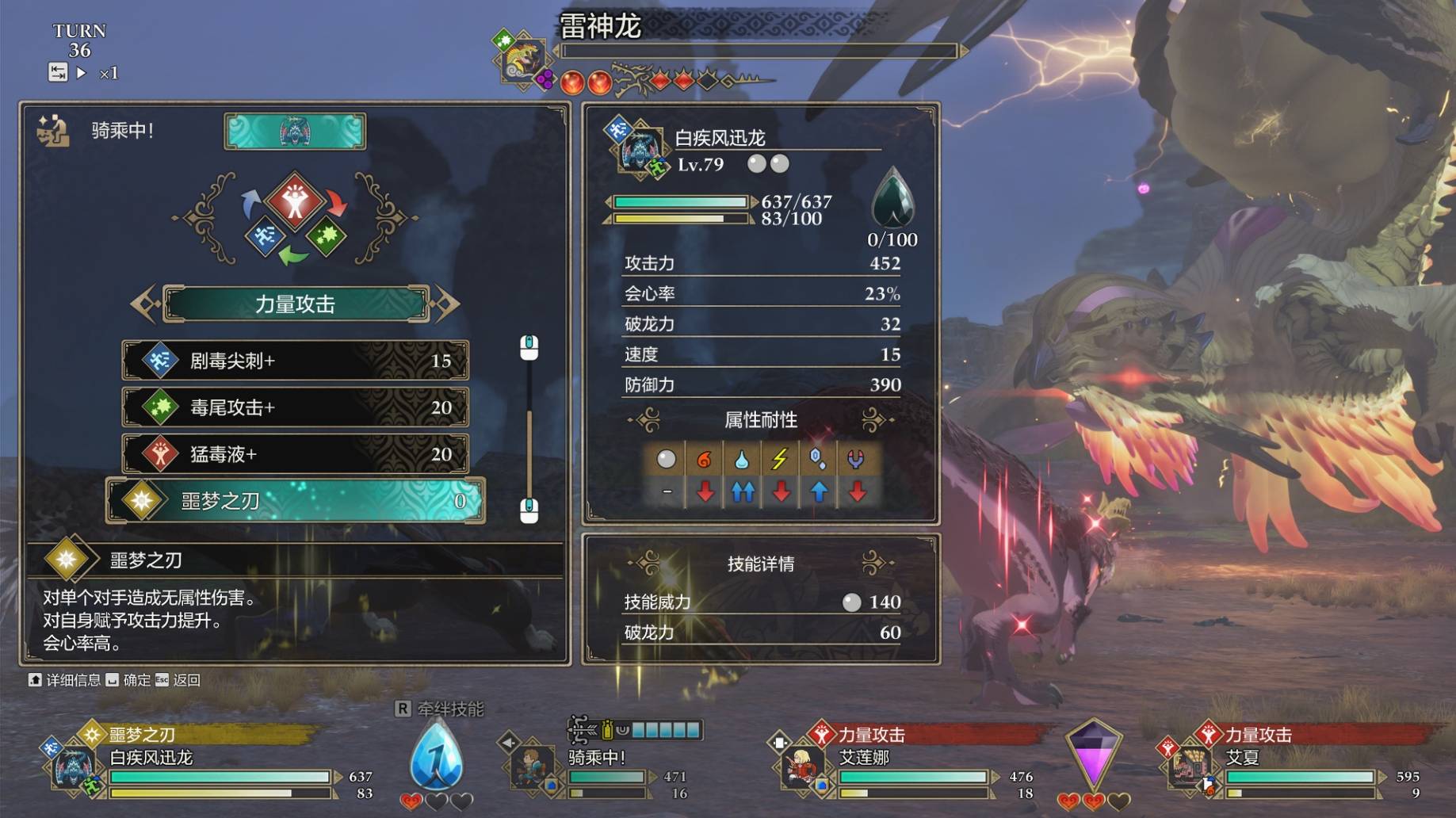Screen dimensions: 1456x818
Task: Go back with the 返回 button
Action: [178, 680]
